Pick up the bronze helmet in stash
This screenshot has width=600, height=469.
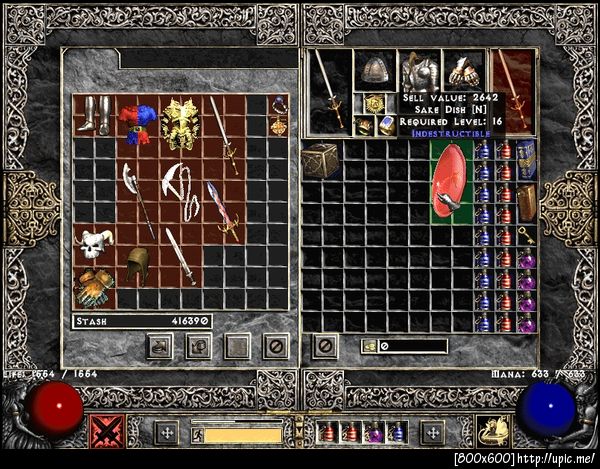point(137,264)
